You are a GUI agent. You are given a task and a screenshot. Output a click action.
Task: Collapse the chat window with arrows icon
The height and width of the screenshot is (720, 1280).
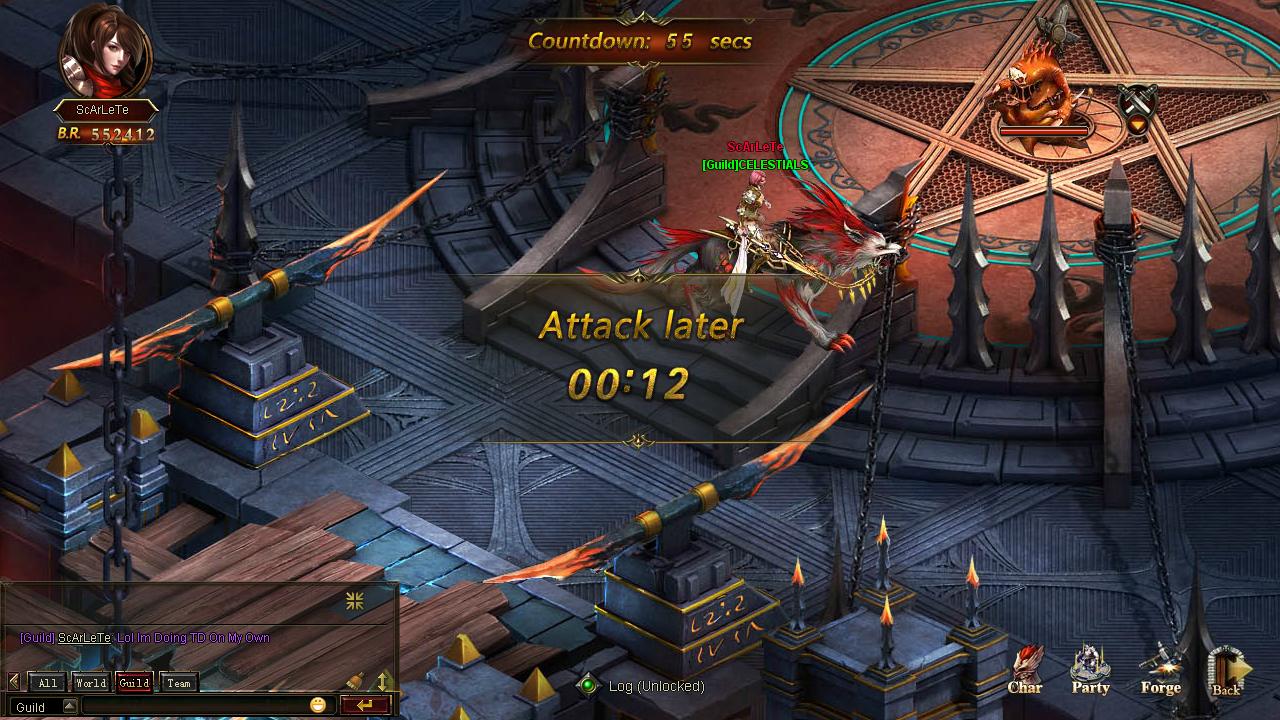[354, 600]
